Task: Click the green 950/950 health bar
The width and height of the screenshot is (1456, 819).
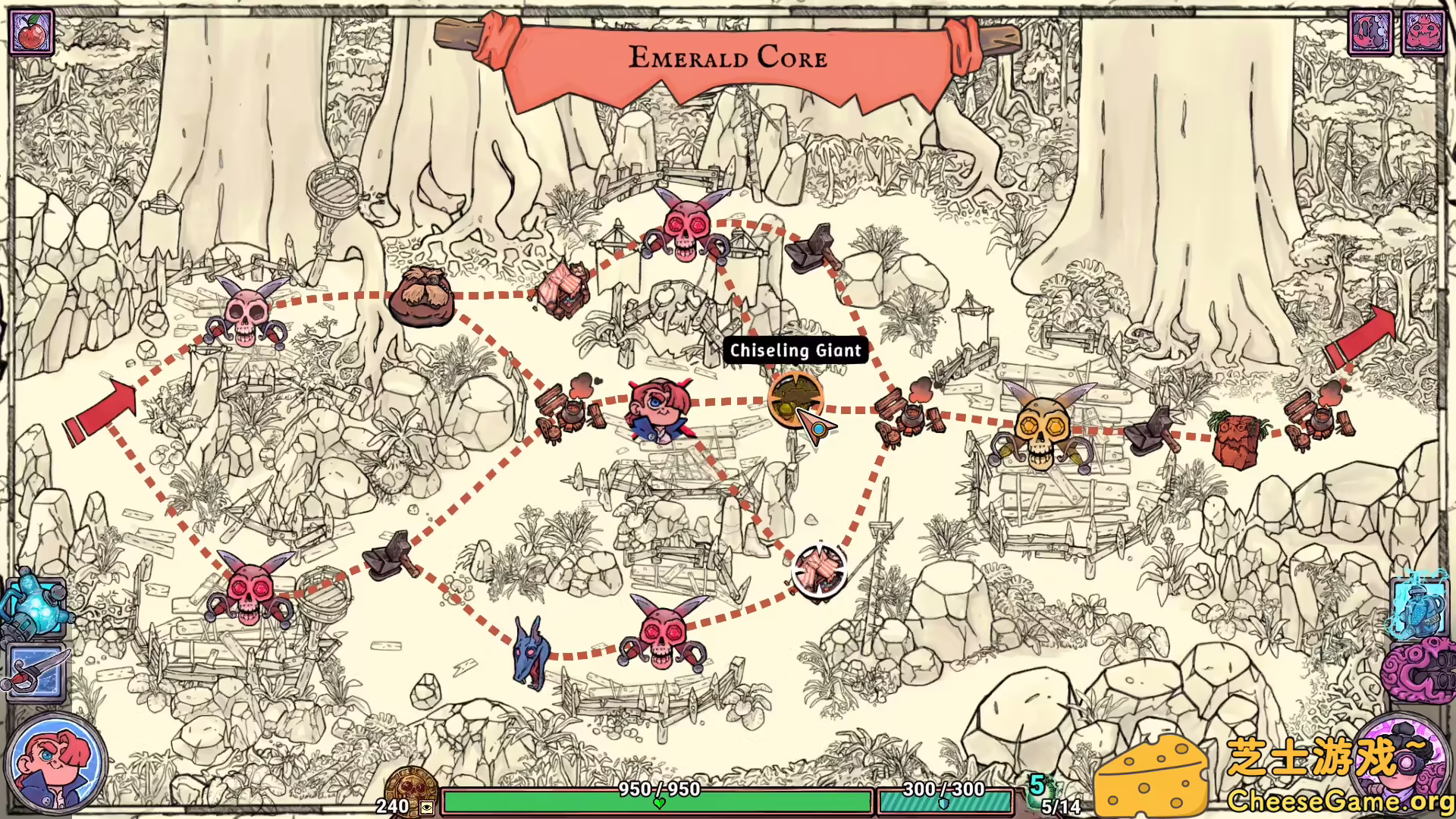Action: tap(658, 798)
